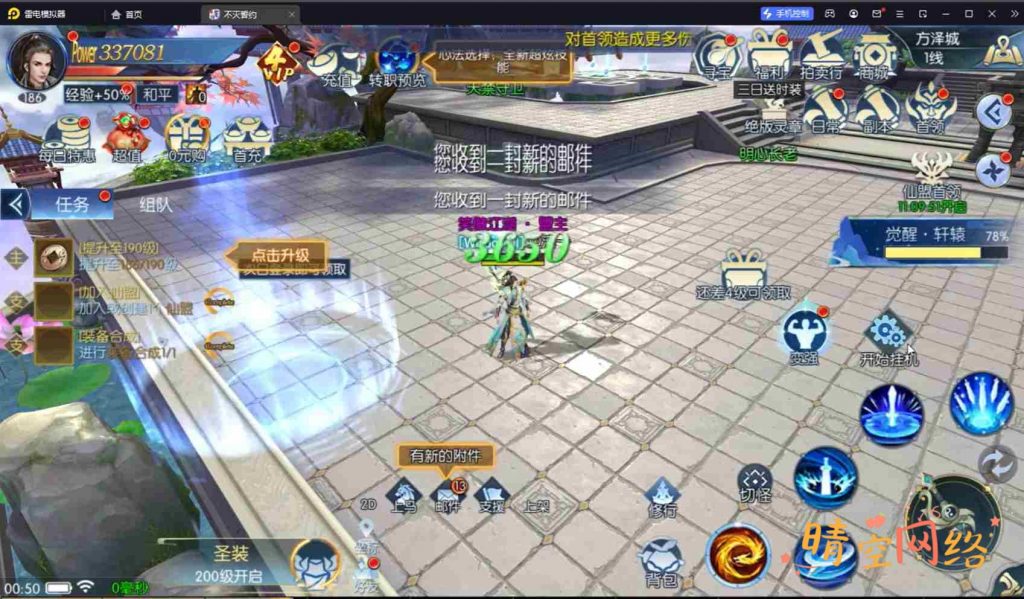Click the 充值 recharge icon
This screenshot has width=1024, height=599.
coord(334,62)
